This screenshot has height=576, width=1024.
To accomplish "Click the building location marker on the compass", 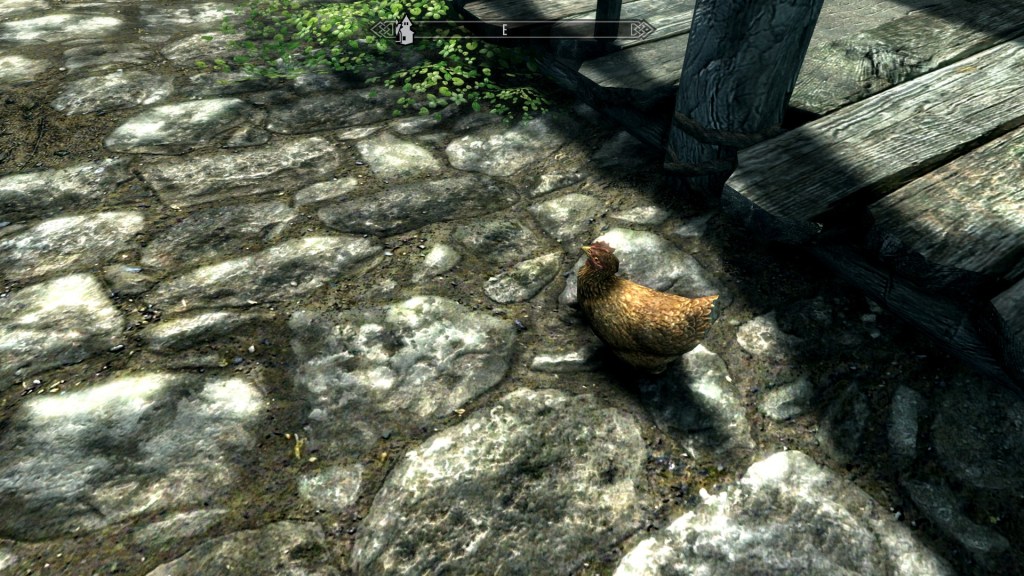I will point(405,30).
